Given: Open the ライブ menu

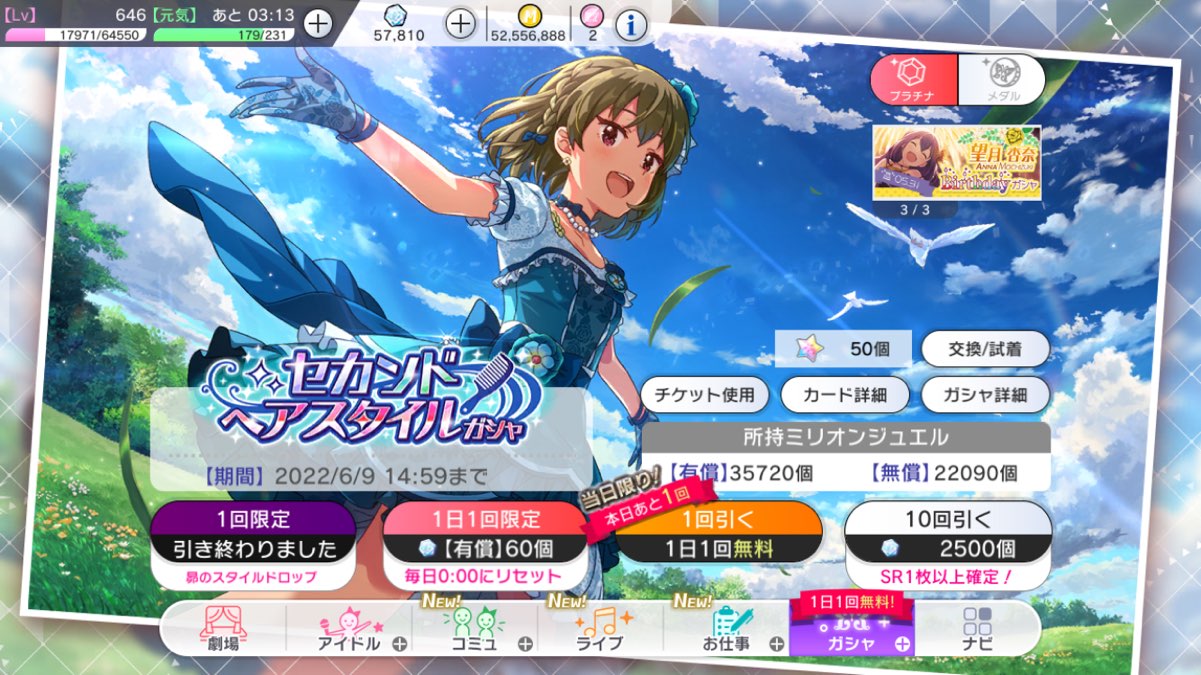Looking at the screenshot, I should (600, 630).
